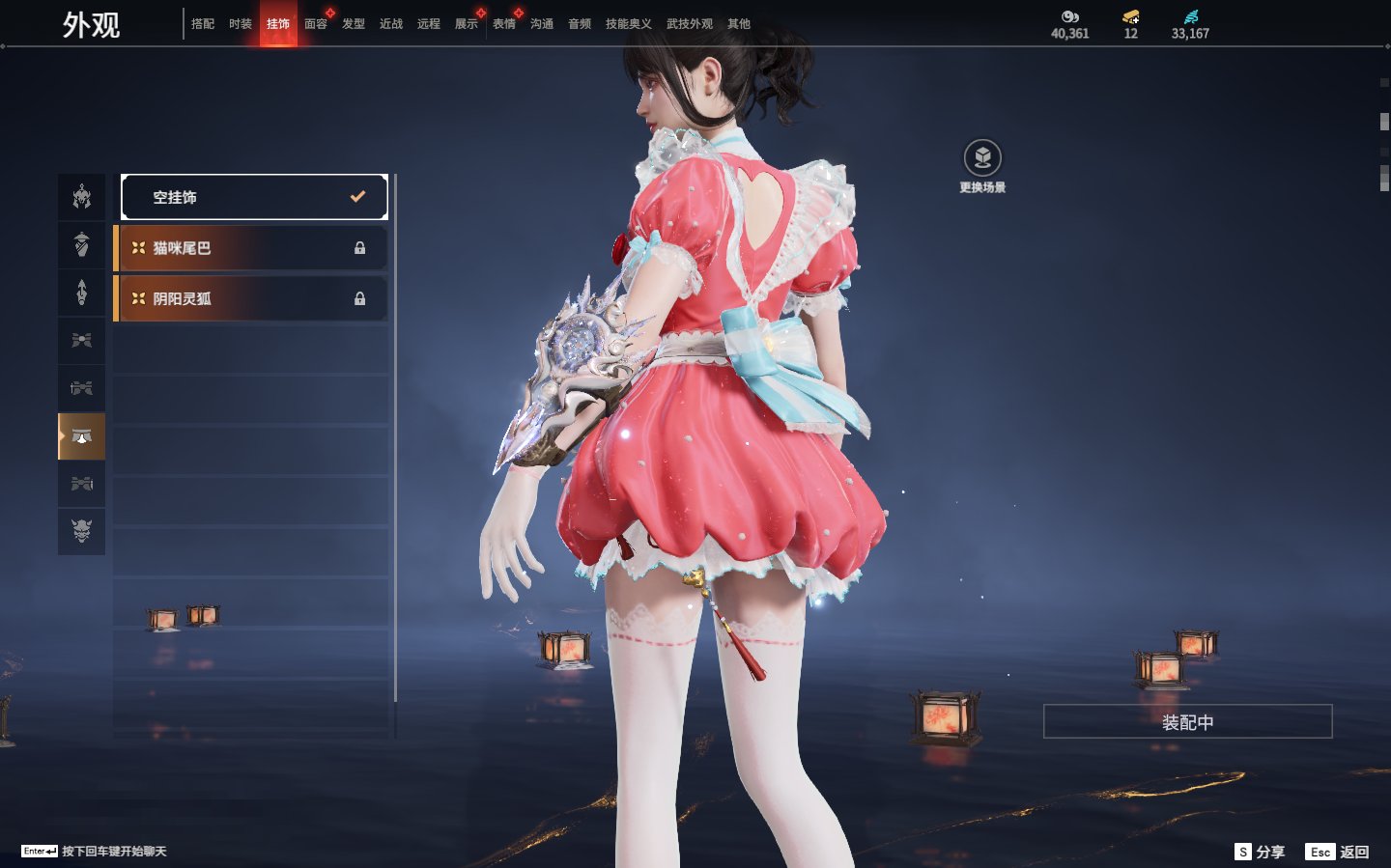
Task: Select the helmet accessory category icon
Action: pos(82,197)
